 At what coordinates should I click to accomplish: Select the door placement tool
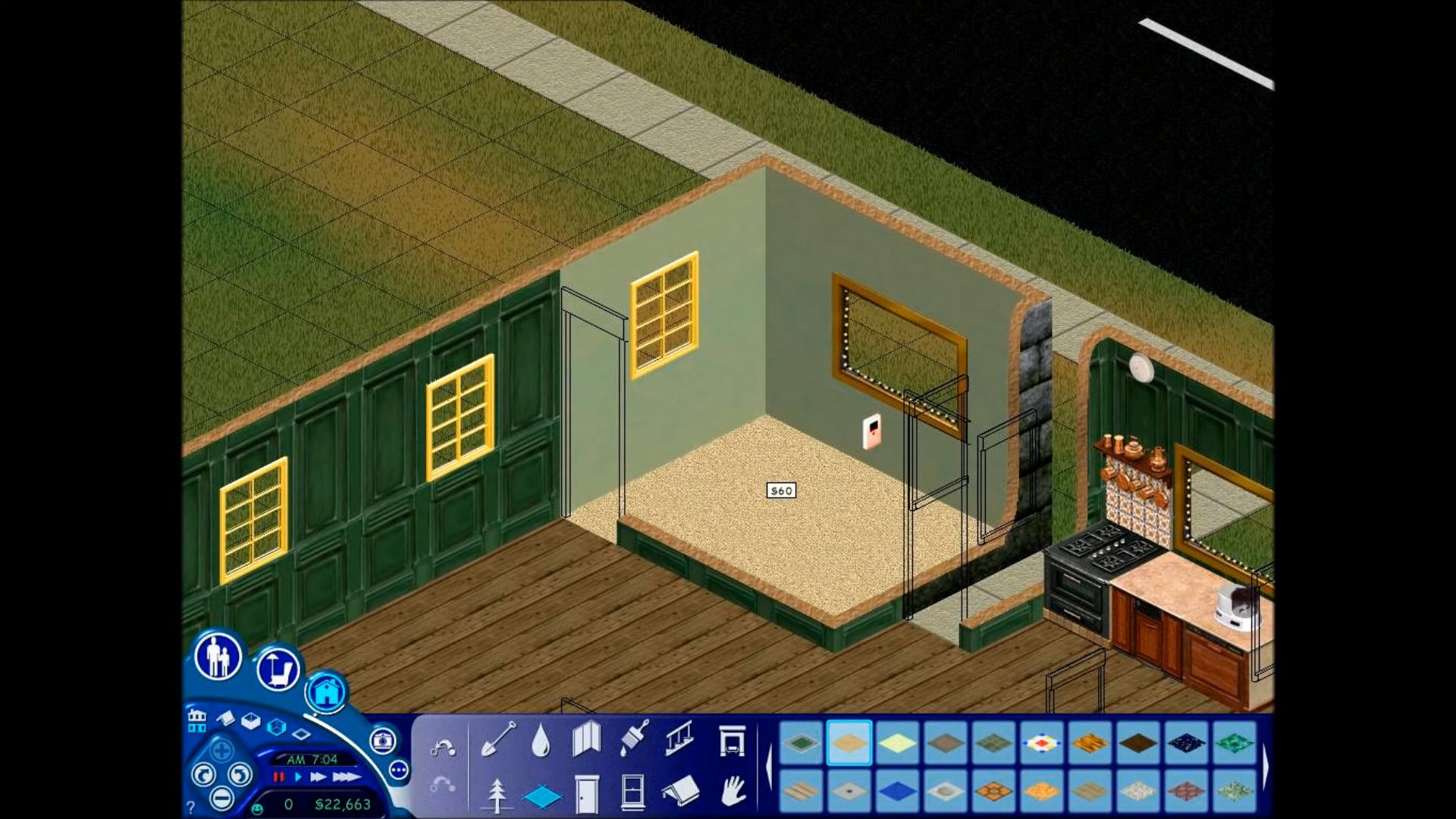(586, 795)
